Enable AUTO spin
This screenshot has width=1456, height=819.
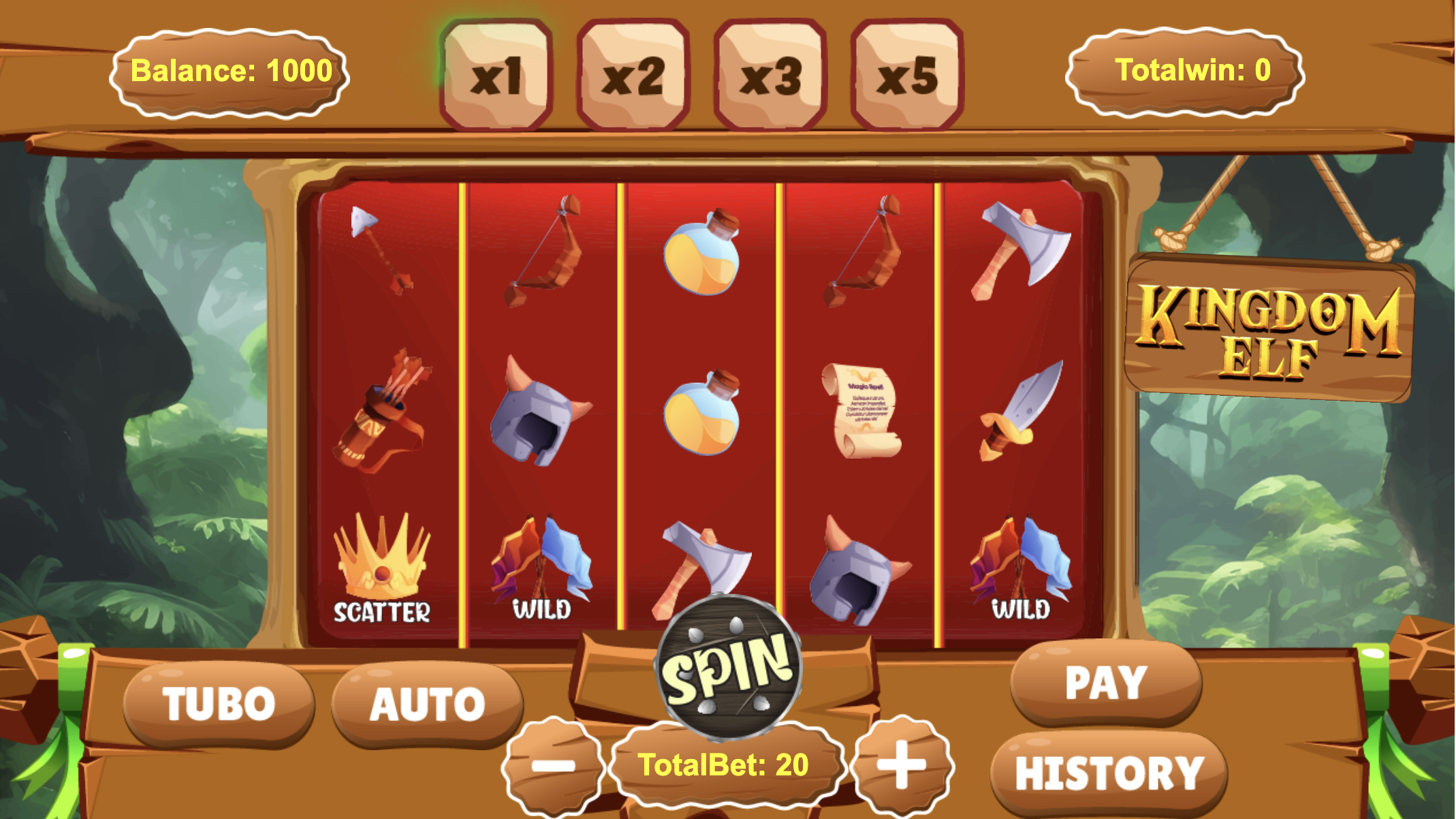(x=427, y=704)
